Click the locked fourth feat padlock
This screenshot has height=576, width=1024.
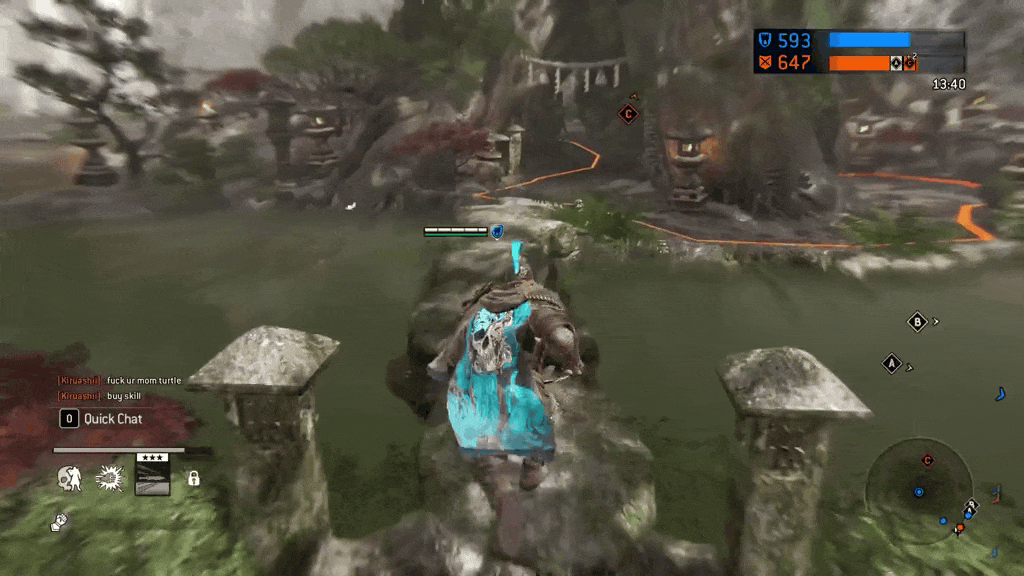[194, 479]
